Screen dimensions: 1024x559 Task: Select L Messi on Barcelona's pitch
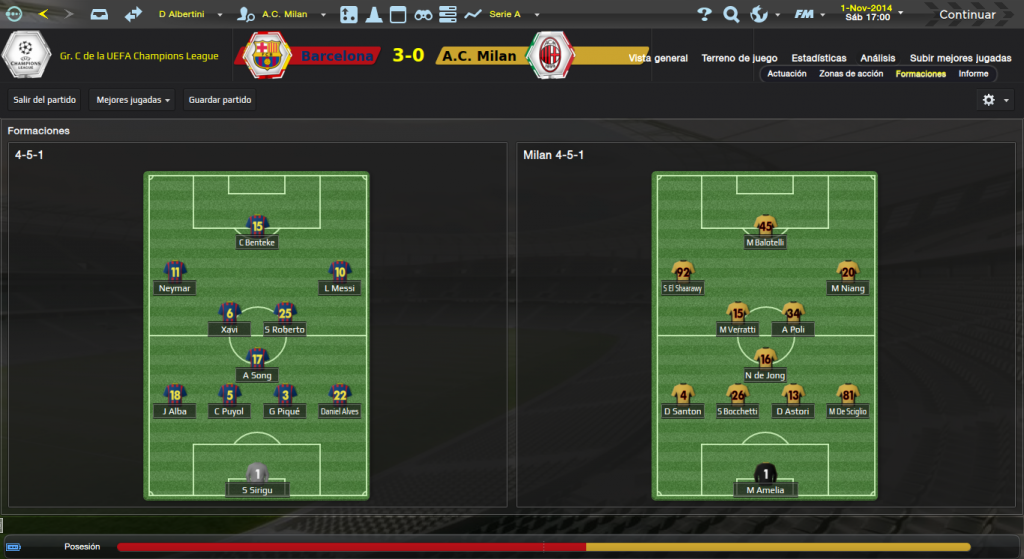(340, 278)
